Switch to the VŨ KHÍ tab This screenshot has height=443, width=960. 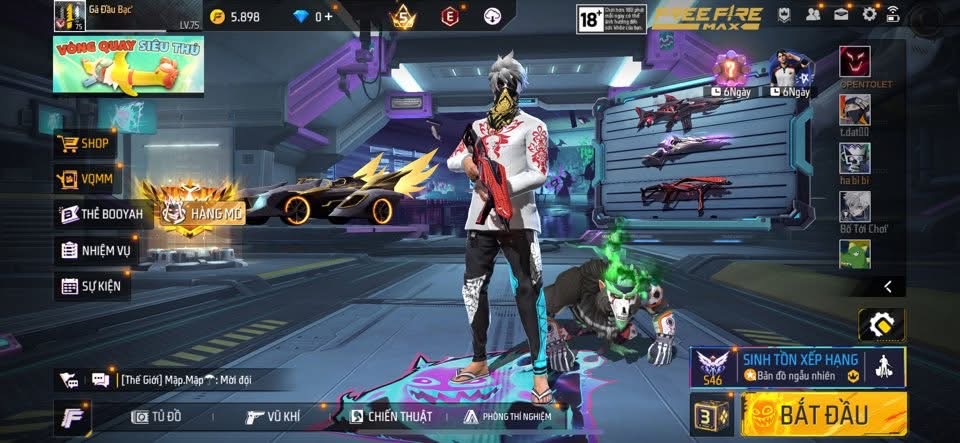[274, 417]
